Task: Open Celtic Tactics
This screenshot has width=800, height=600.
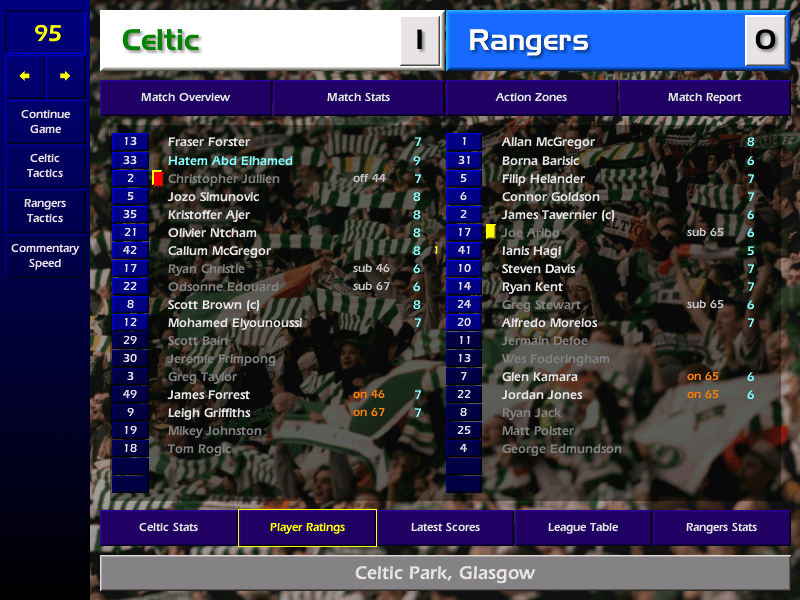Action: [x=45, y=166]
